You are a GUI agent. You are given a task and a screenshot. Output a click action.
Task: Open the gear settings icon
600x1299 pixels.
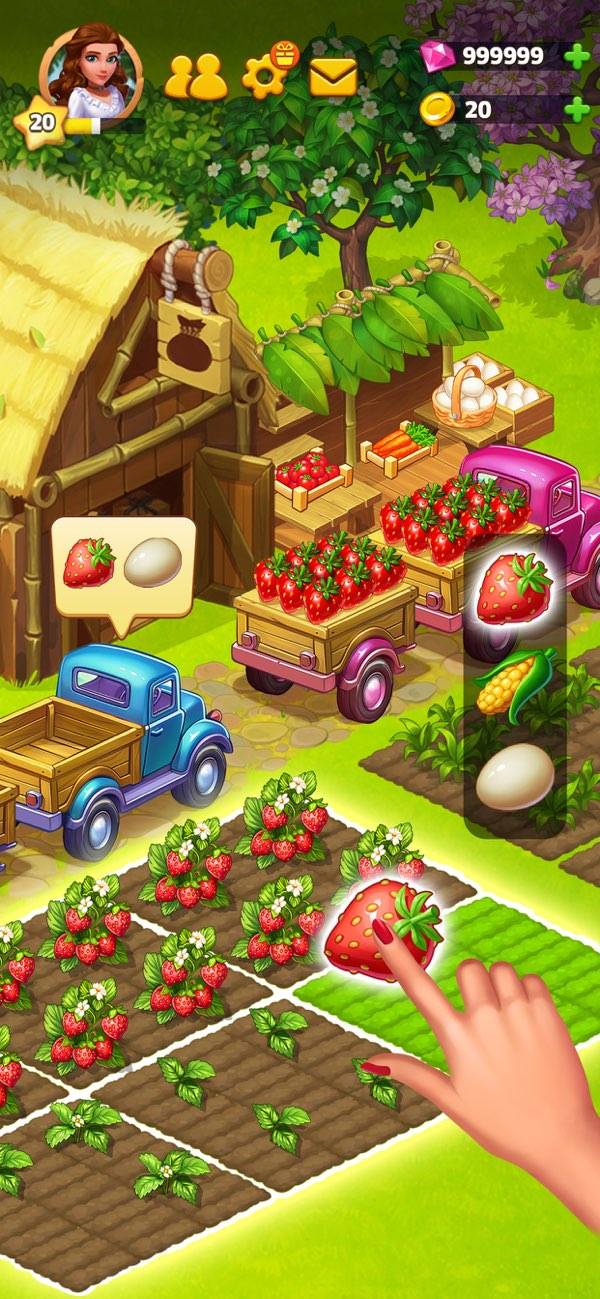[x=266, y=76]
